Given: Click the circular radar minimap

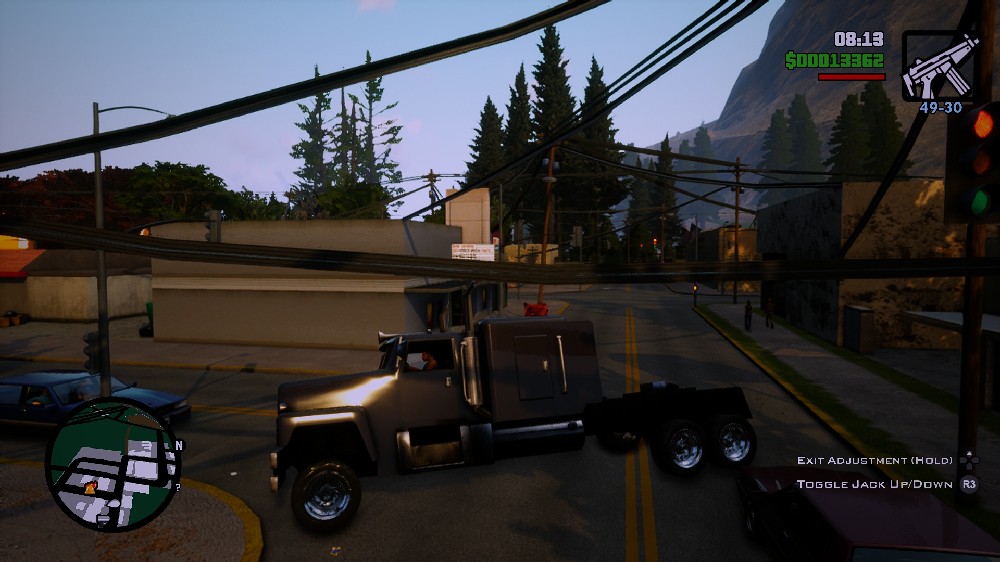Looking at the screenshot, I should pos(112,465).
